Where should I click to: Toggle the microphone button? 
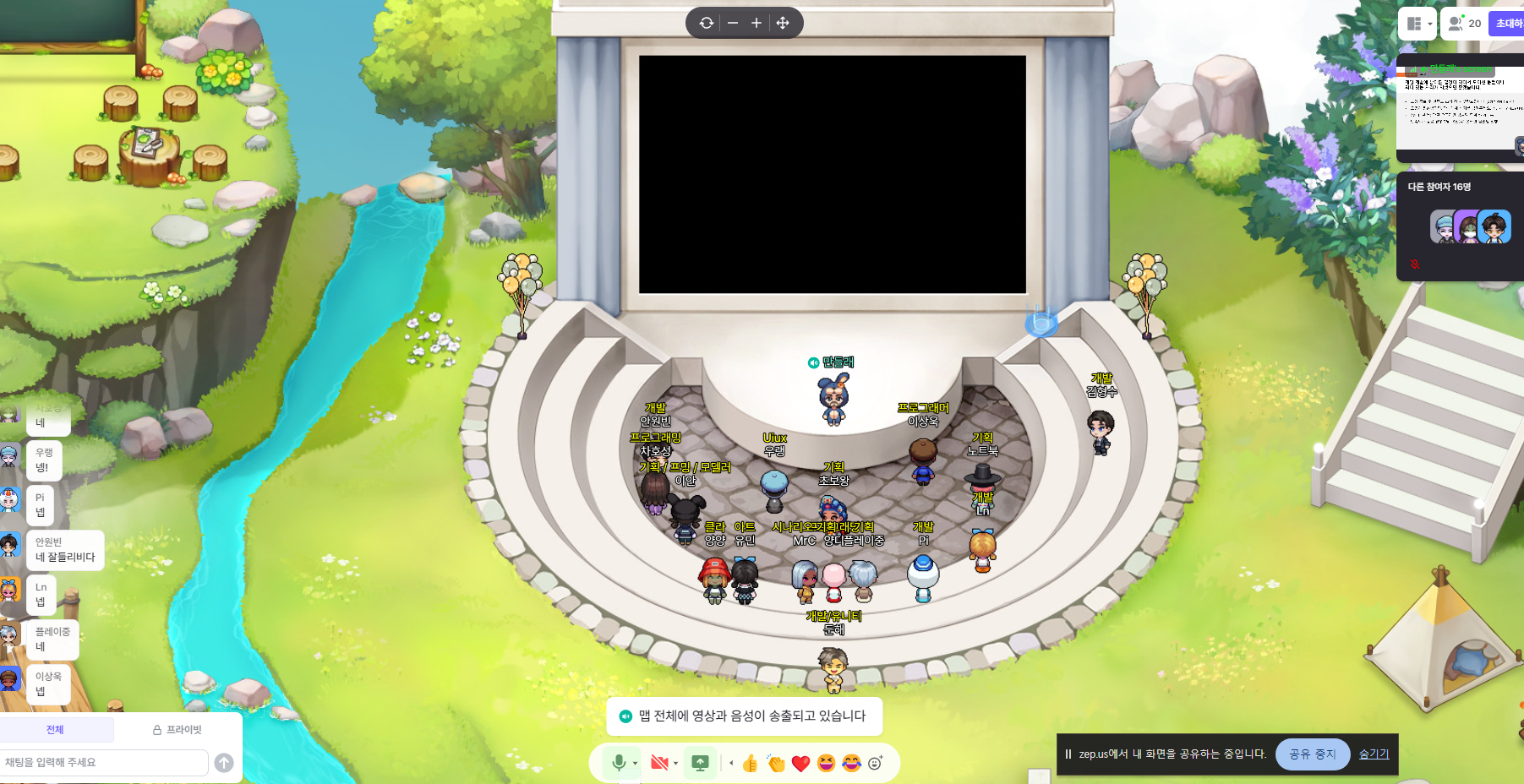(x=619, y=763)
